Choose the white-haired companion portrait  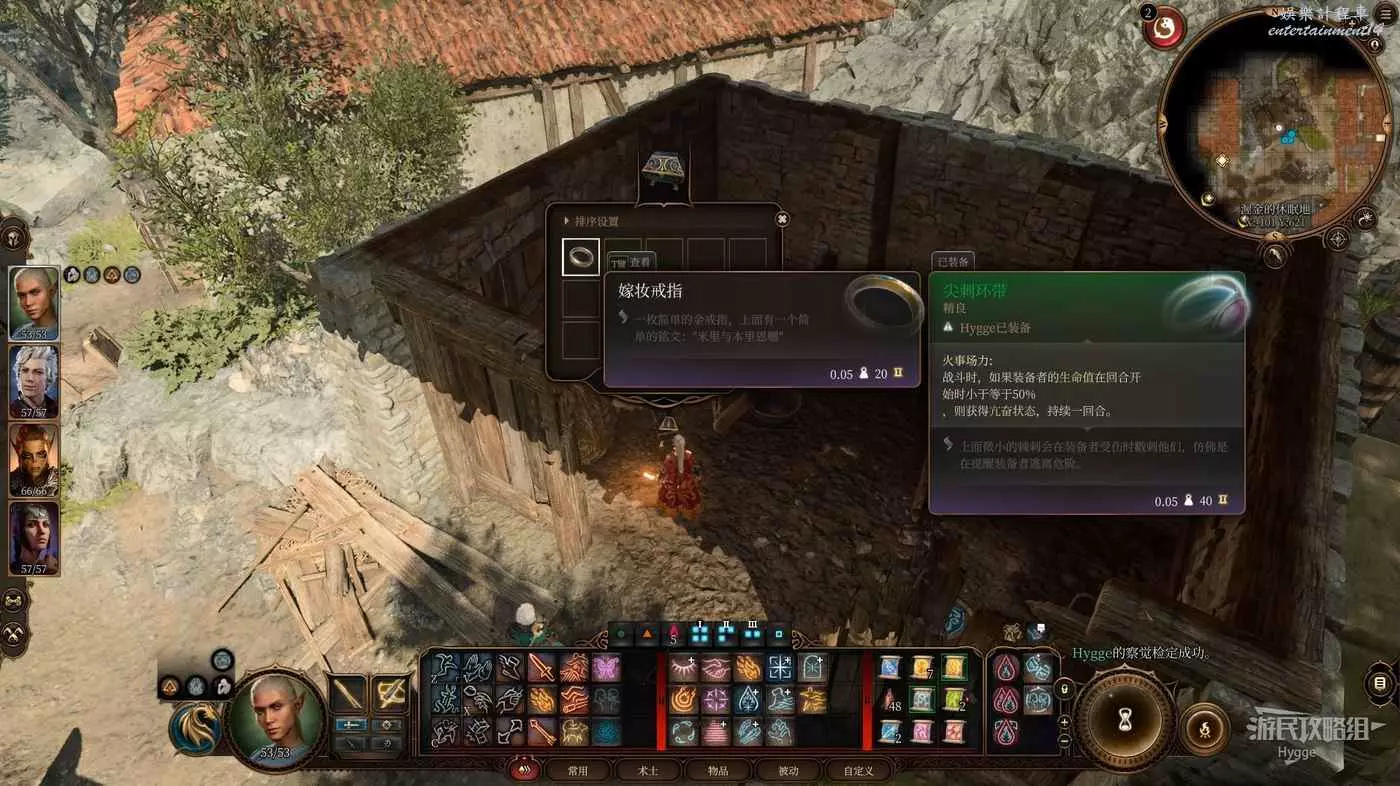(34, 381)
